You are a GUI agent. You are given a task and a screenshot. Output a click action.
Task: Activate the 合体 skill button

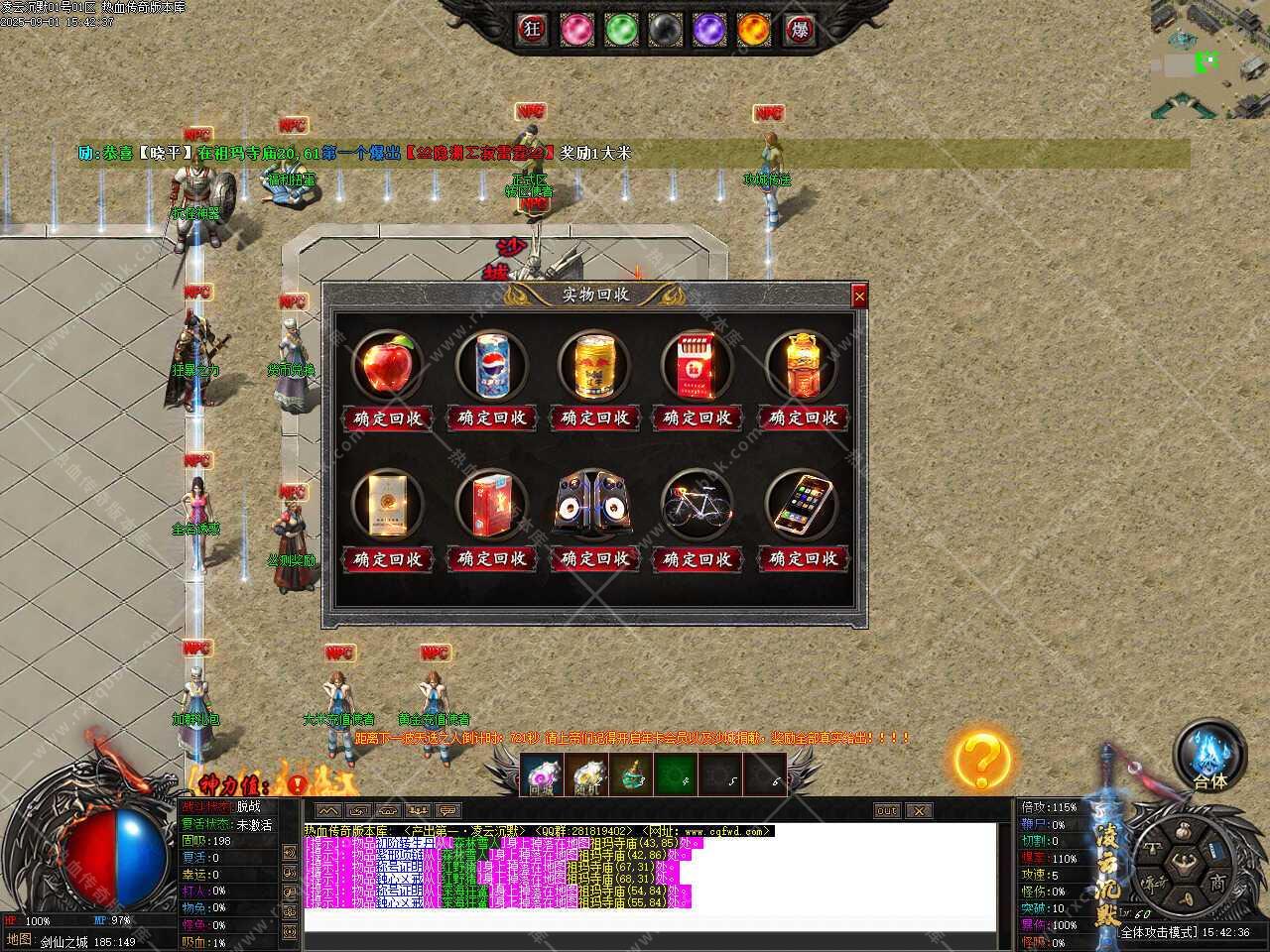pyautogui.click(x=1209, y=756)
